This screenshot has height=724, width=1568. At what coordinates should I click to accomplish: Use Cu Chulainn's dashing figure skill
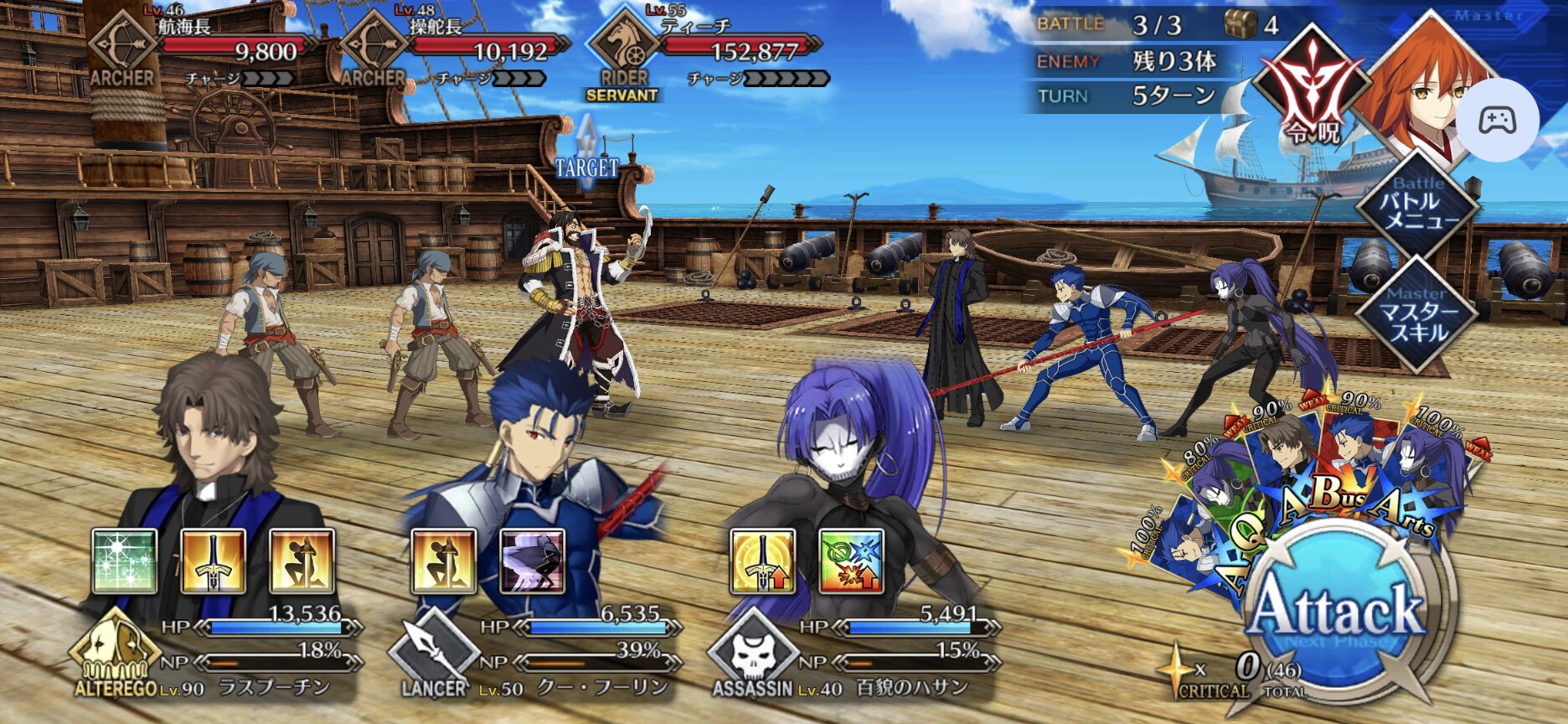click(532, 561)
